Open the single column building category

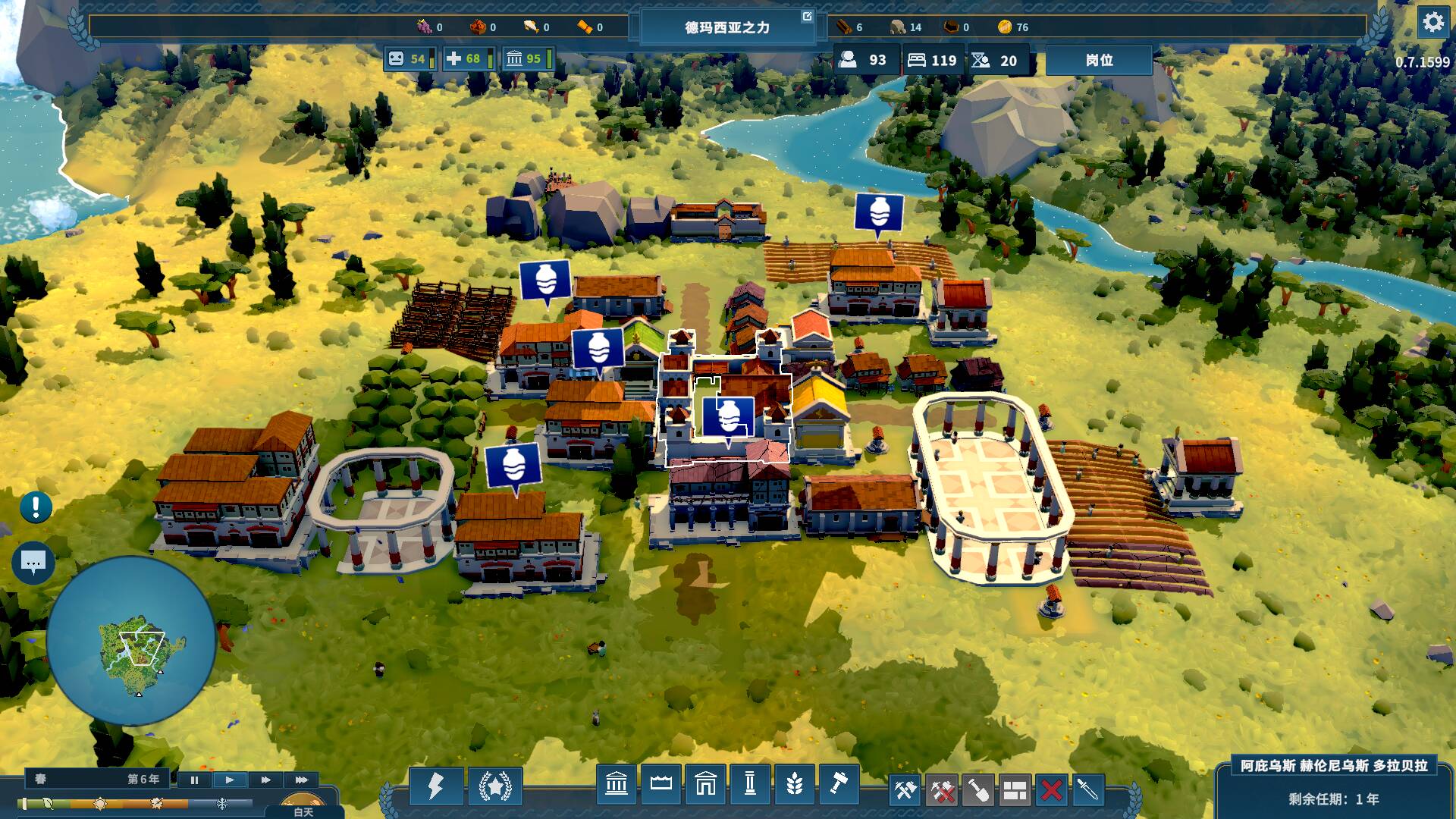(x=750, y=783)
